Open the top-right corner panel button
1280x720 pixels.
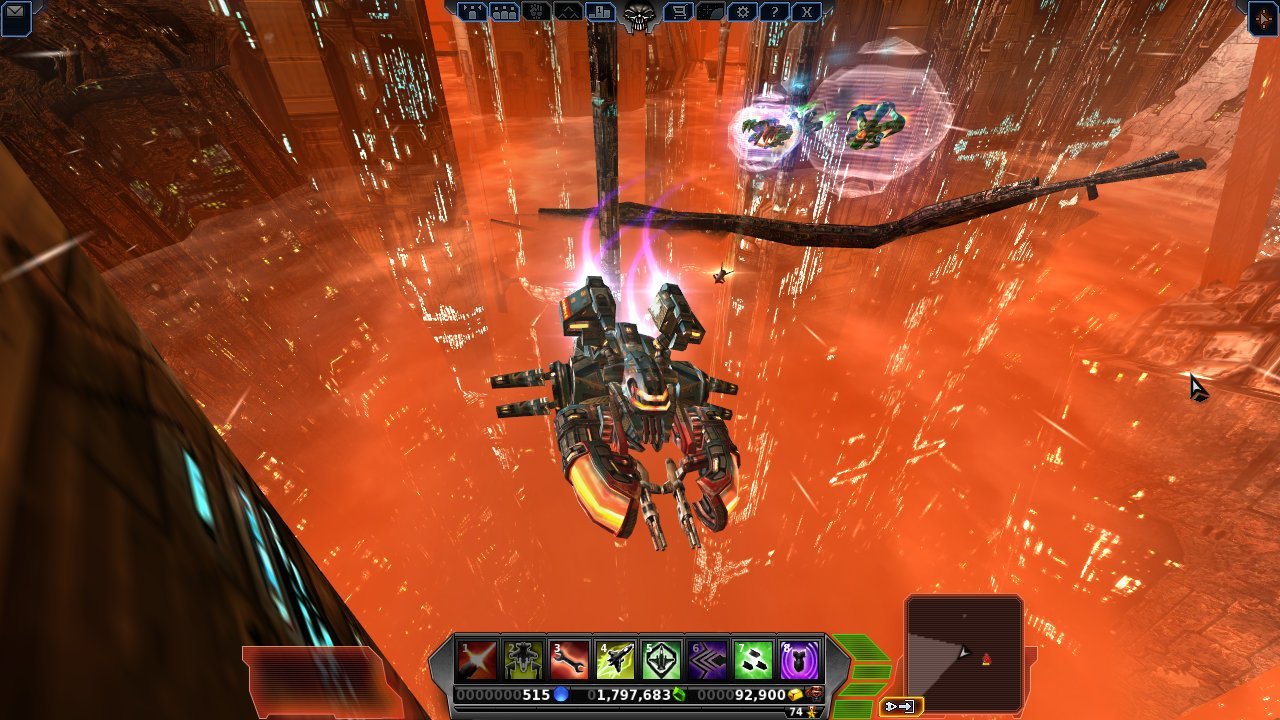1264,17
